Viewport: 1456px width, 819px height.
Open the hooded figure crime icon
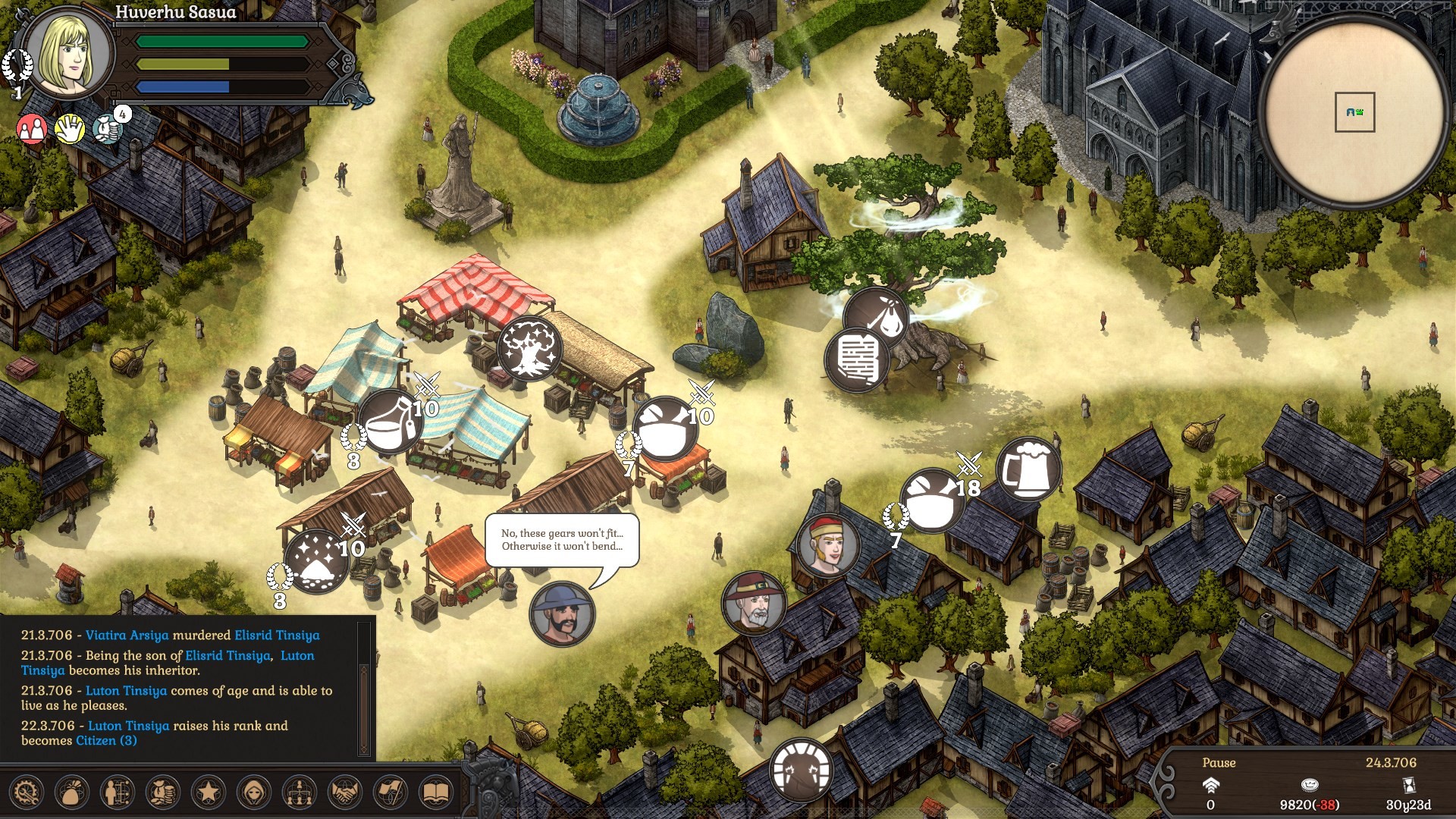254,793
